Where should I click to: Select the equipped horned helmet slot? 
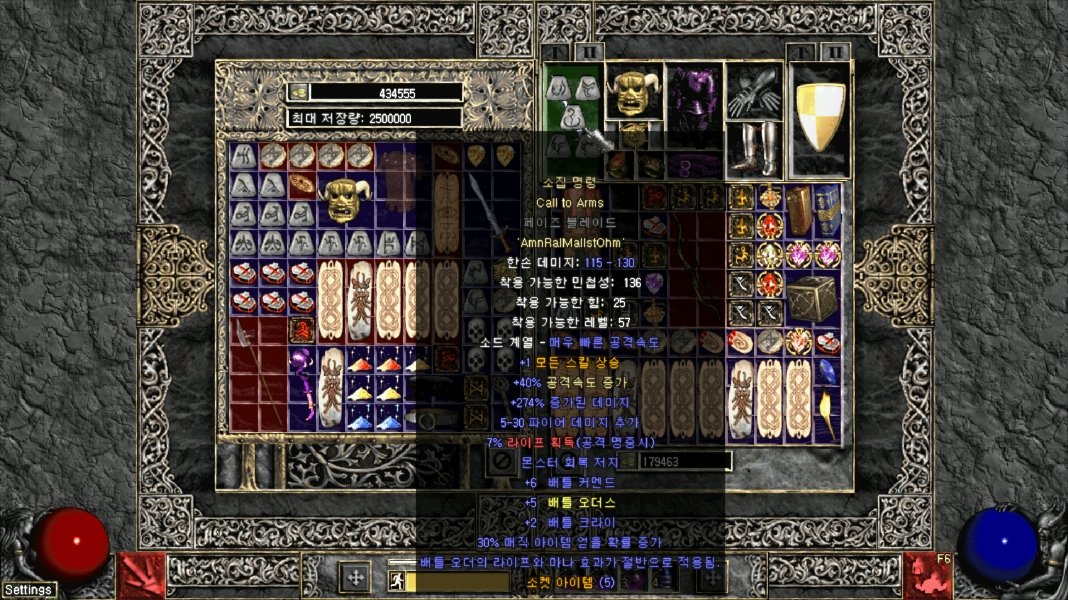pyautogui.click(x=634, y=92)
